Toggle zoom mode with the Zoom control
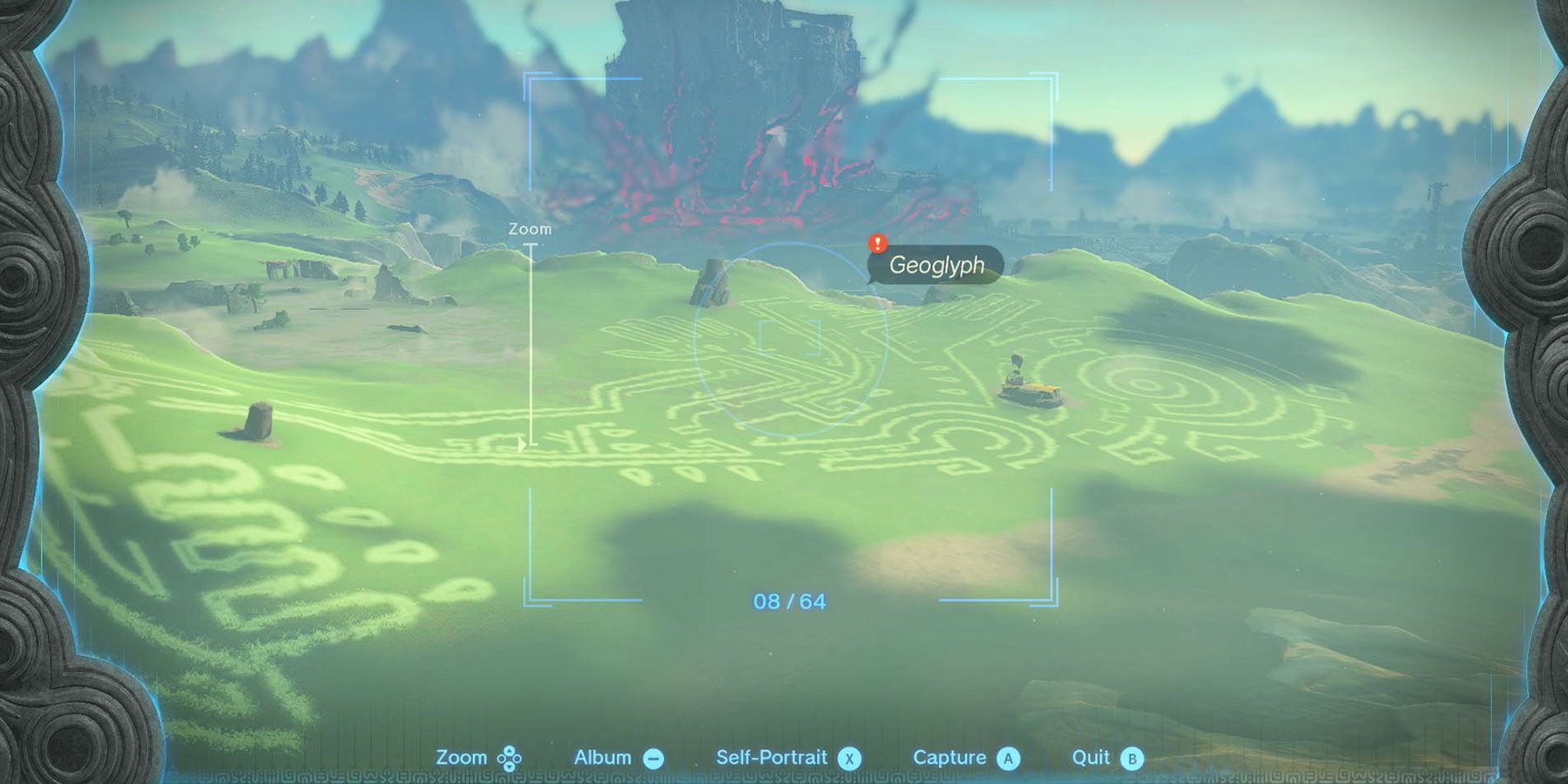1568x784 pixels. (x=508, y=757)
